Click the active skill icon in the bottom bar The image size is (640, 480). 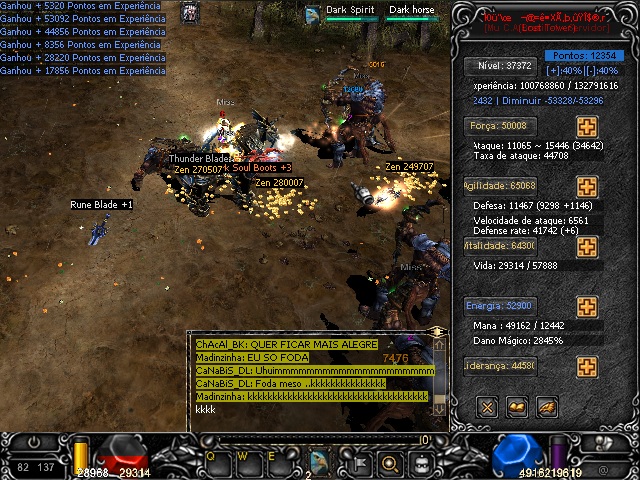tap(321, 461)
